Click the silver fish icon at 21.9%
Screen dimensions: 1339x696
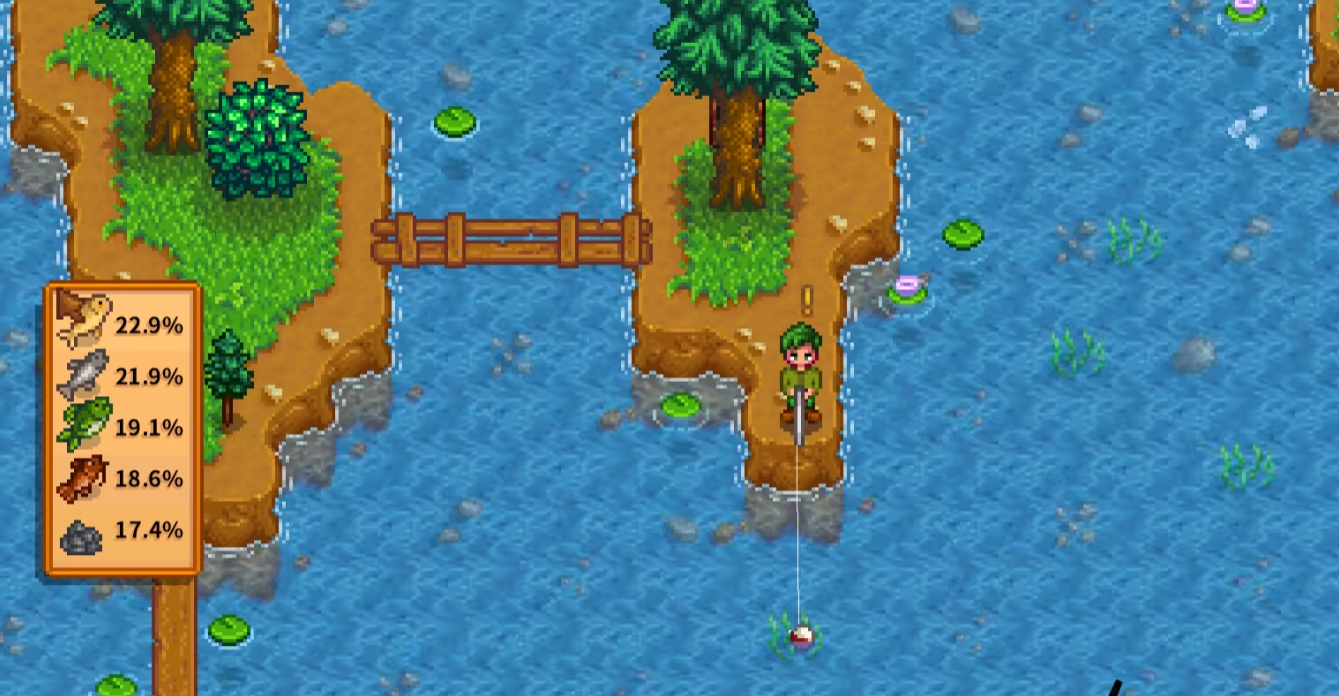pos(83,374)
